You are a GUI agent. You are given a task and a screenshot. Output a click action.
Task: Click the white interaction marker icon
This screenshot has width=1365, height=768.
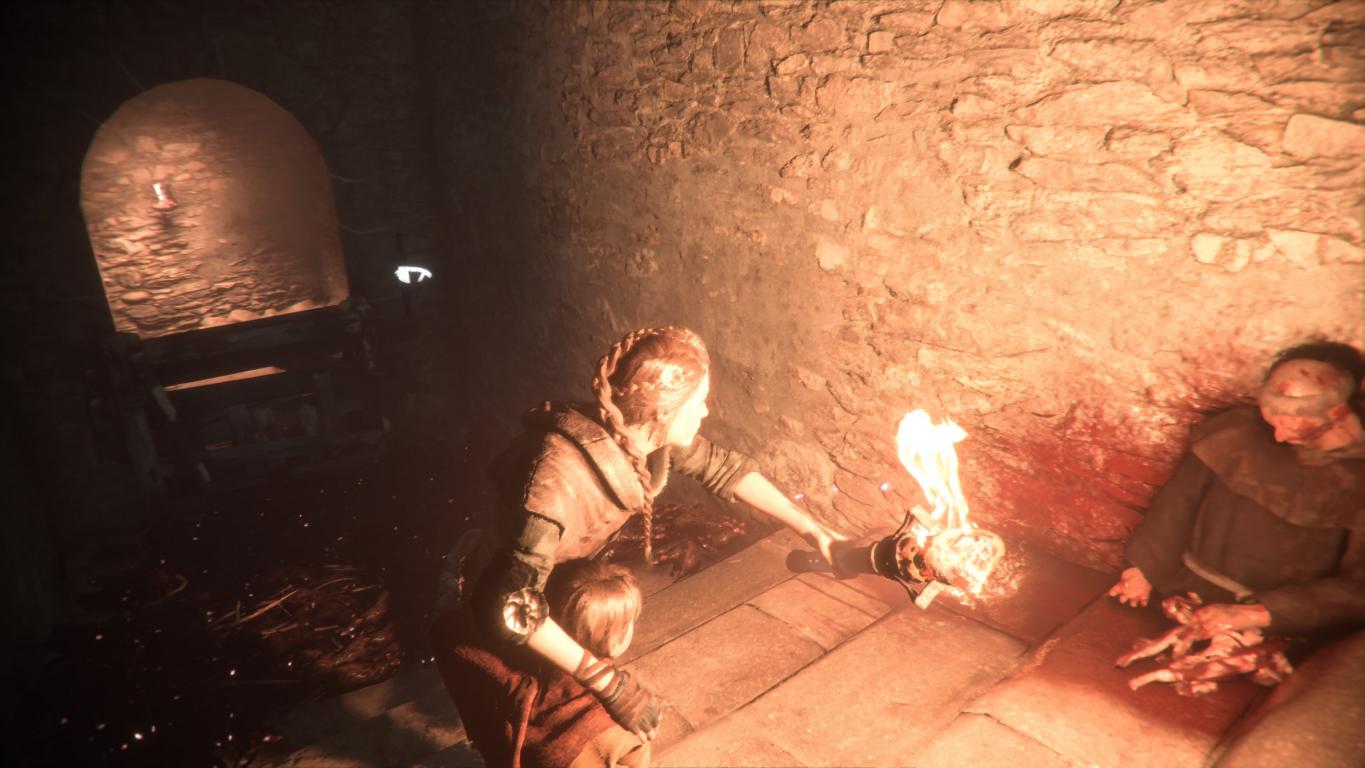[x=413, y=274]
